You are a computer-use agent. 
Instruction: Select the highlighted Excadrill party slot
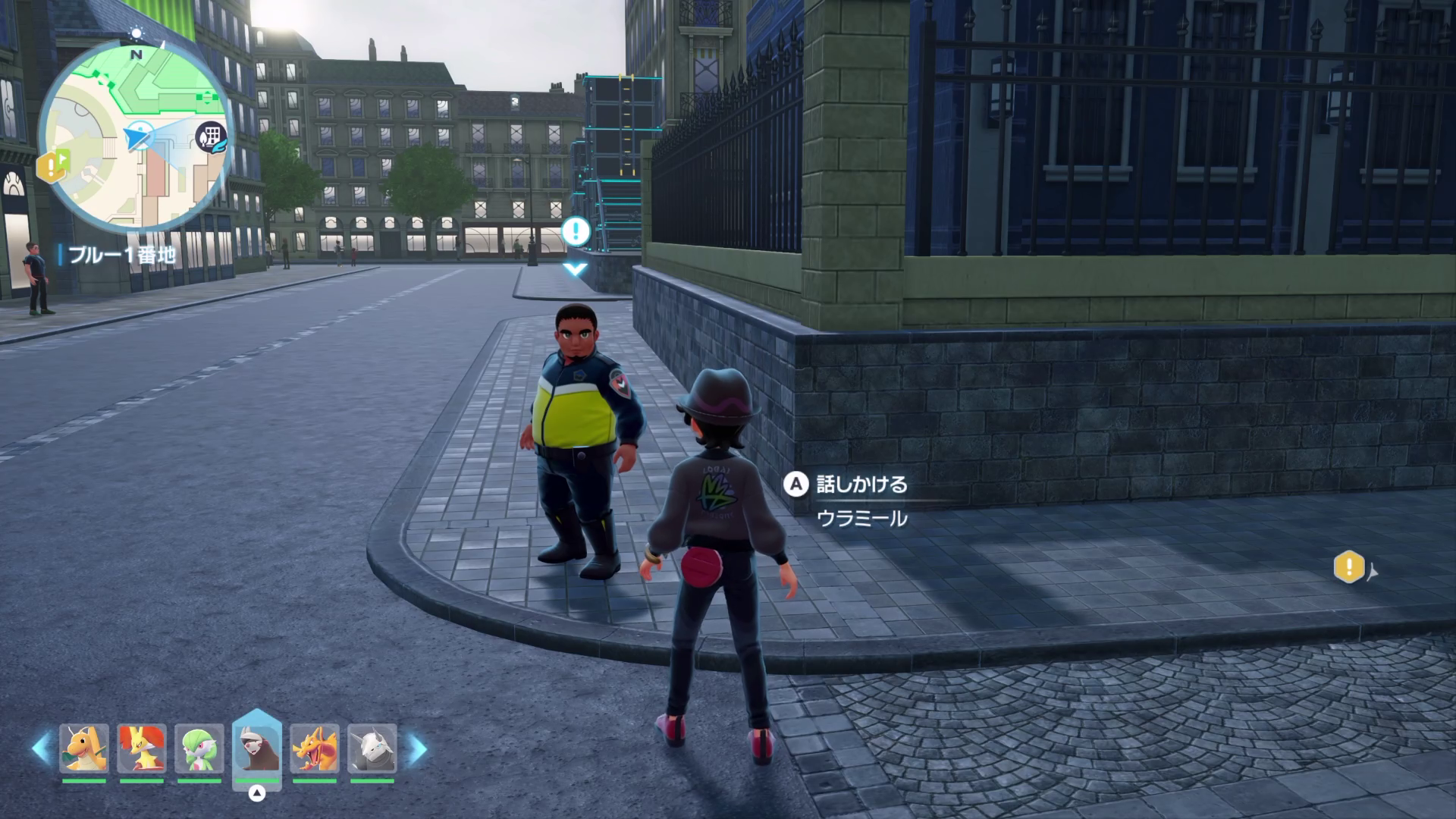click(257, 748)
